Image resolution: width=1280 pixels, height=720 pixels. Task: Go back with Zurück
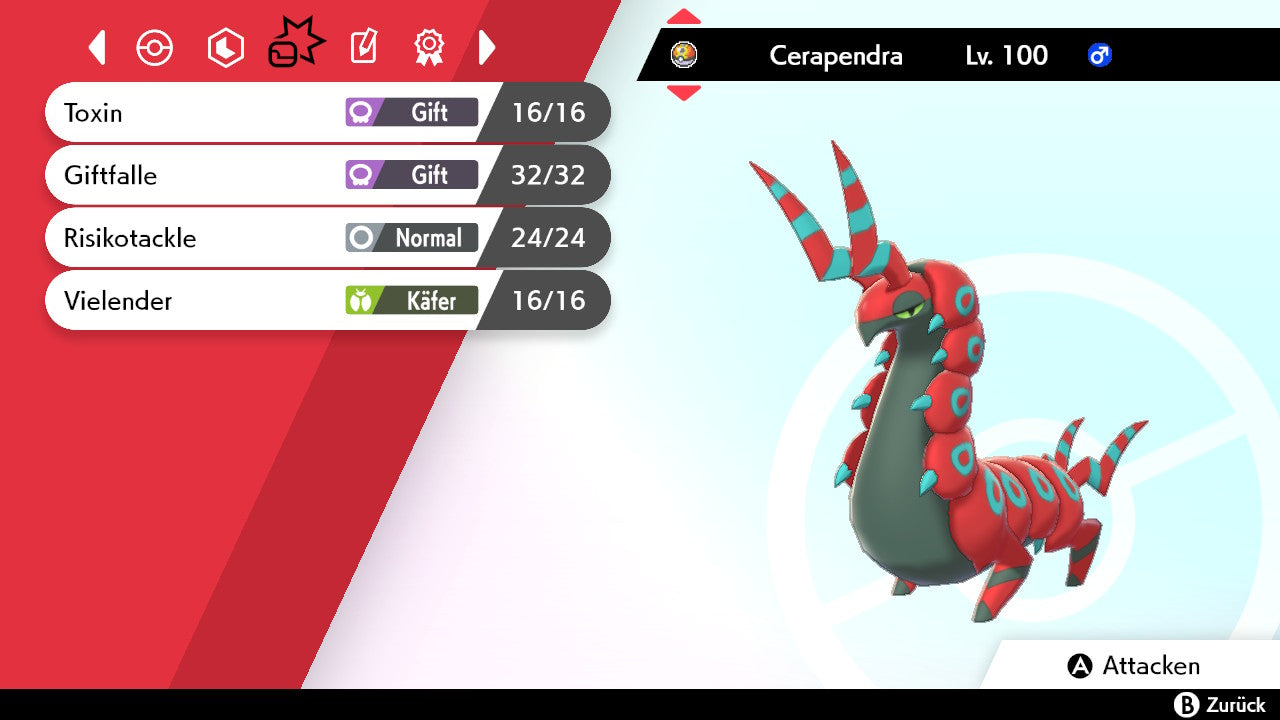pyautogui.click(x=1220, y=705)
